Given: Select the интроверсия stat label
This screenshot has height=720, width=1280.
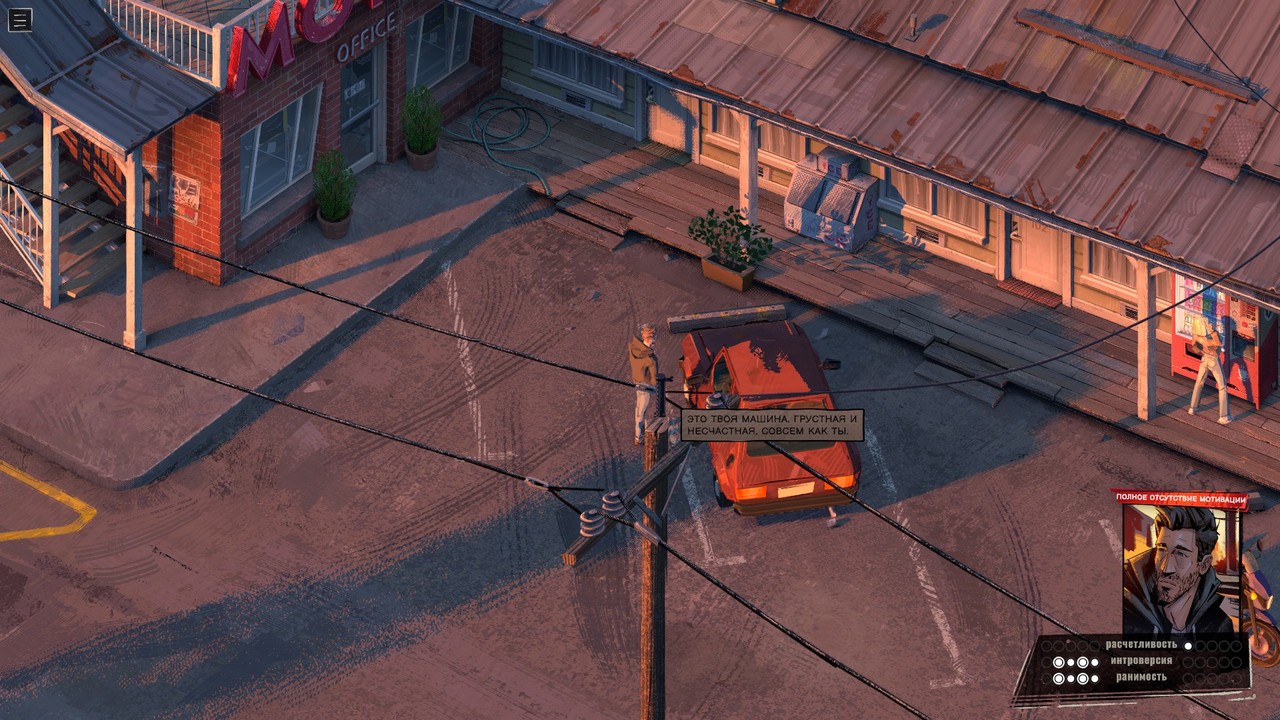Looking at the screenshot, I should click(1142, 662).
